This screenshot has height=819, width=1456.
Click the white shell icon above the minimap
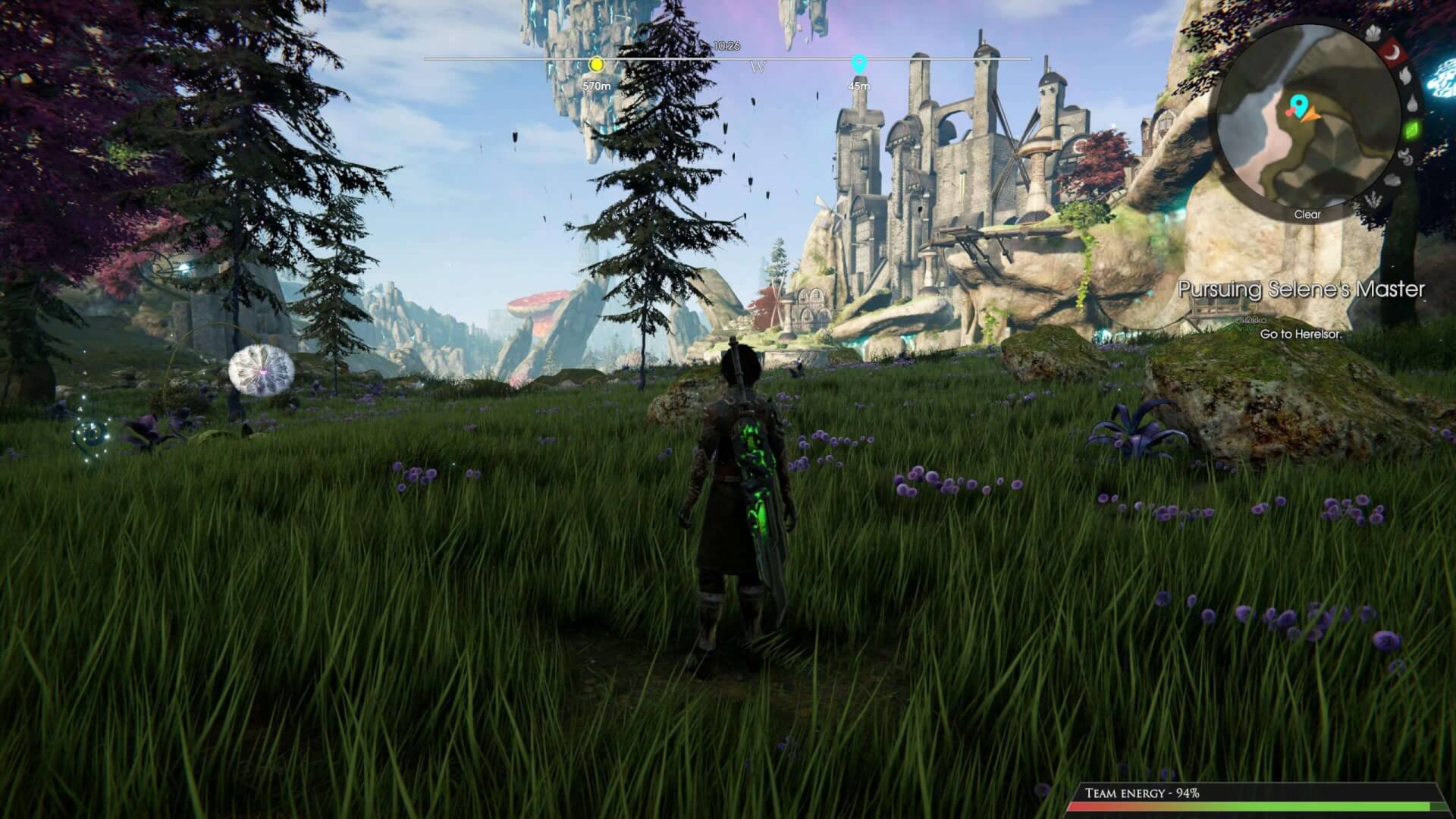1373,33
